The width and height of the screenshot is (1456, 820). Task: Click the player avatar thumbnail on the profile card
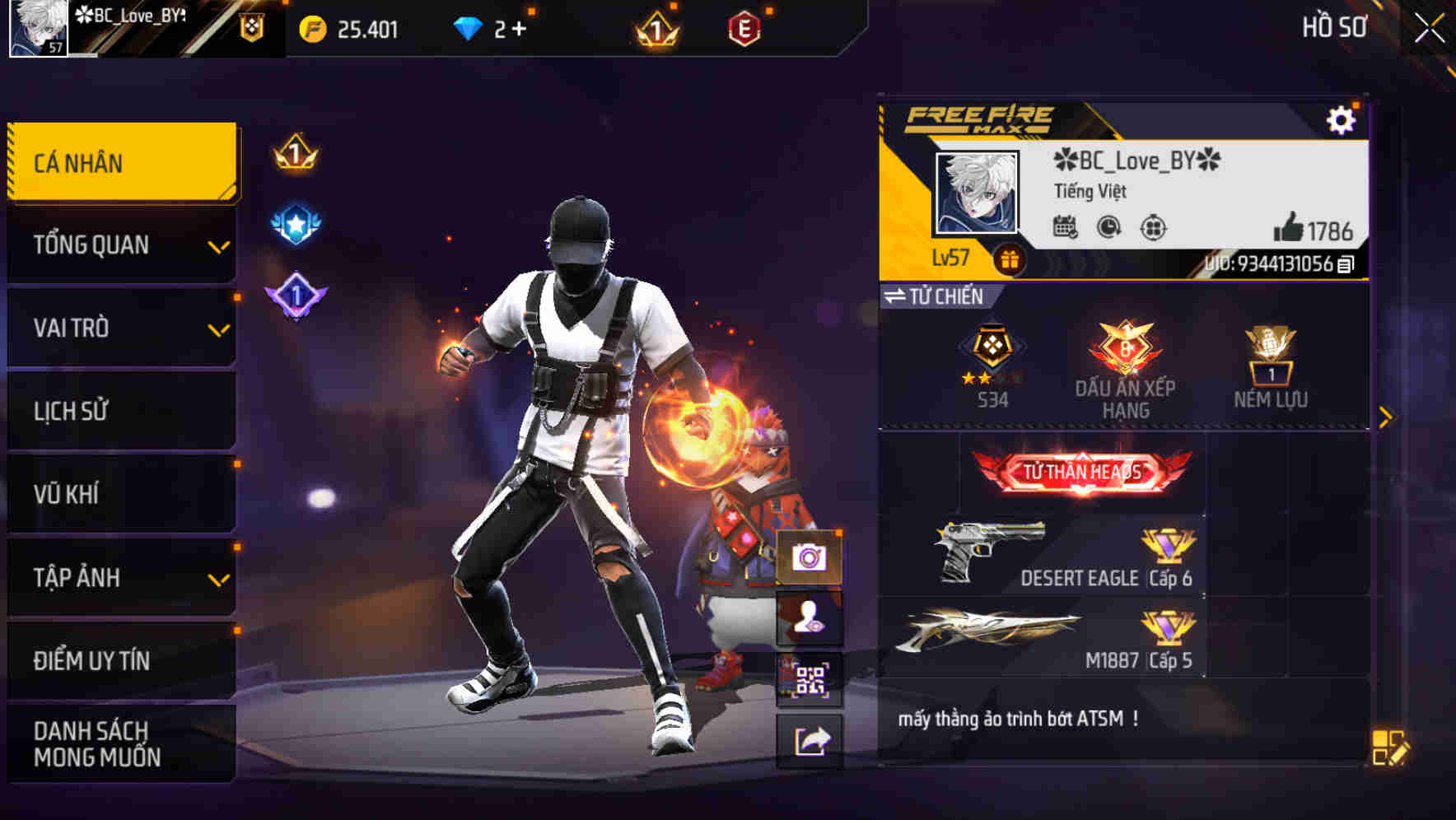[x=978, y=193]
